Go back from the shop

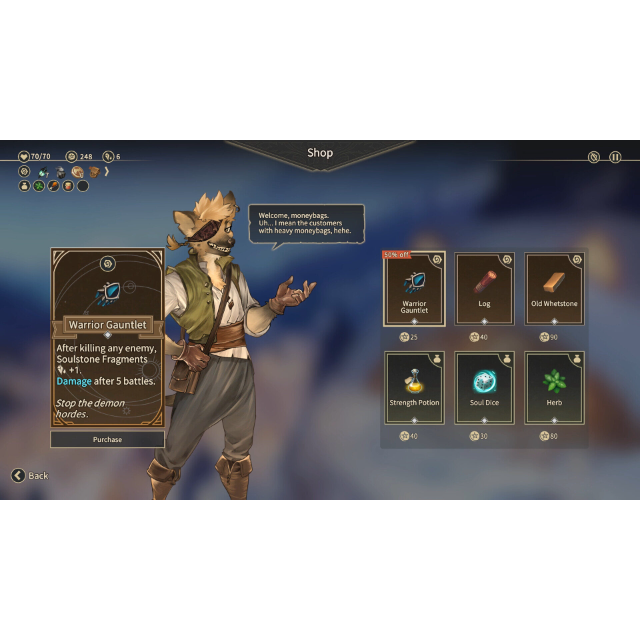point(30,475)
